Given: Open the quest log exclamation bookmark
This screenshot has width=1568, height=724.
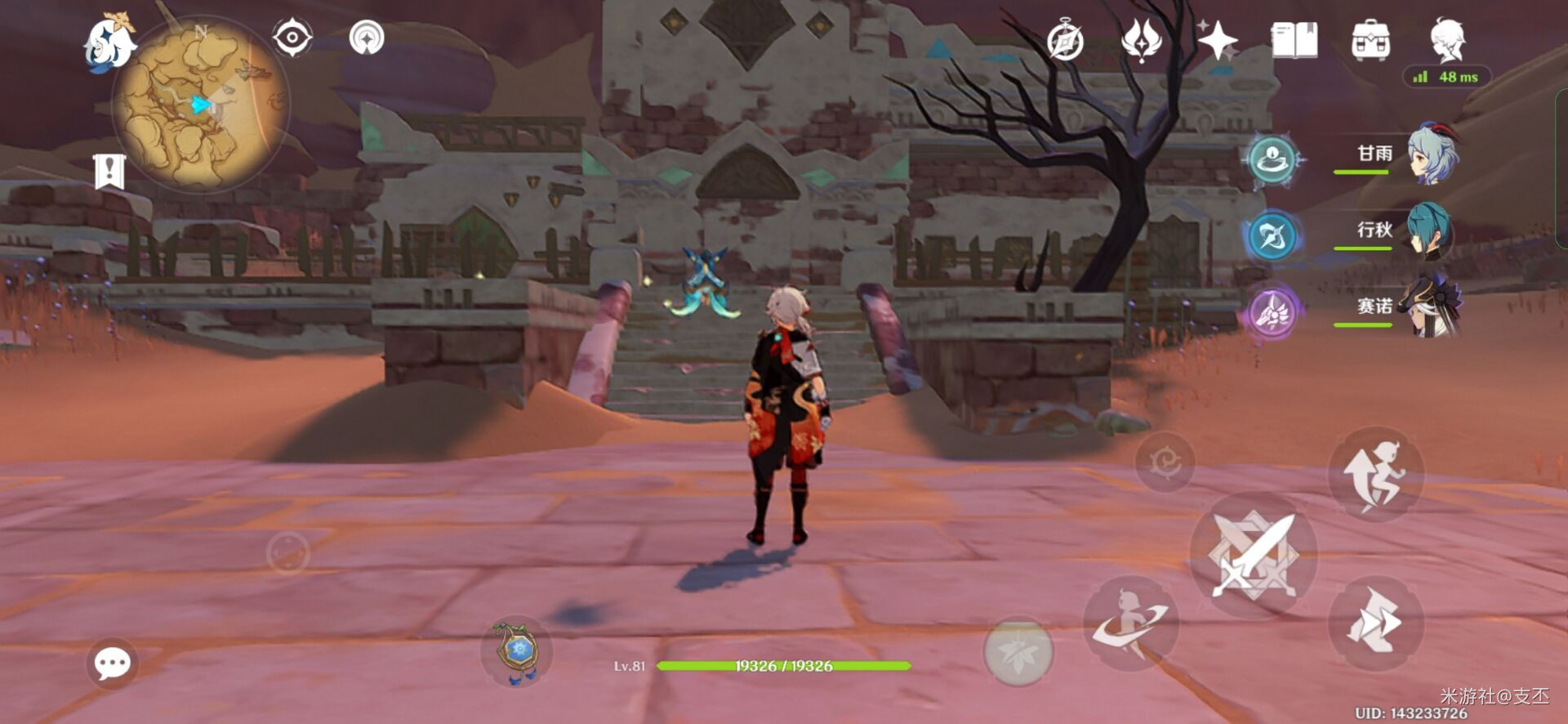Looking at the screenshot, I should pyautogui.click(x=109, y=171).
